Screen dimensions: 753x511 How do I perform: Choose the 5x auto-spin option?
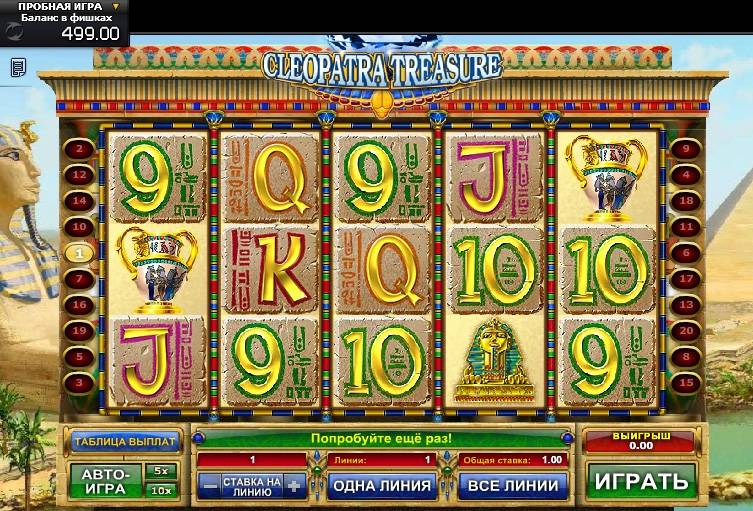coord(160,470)
